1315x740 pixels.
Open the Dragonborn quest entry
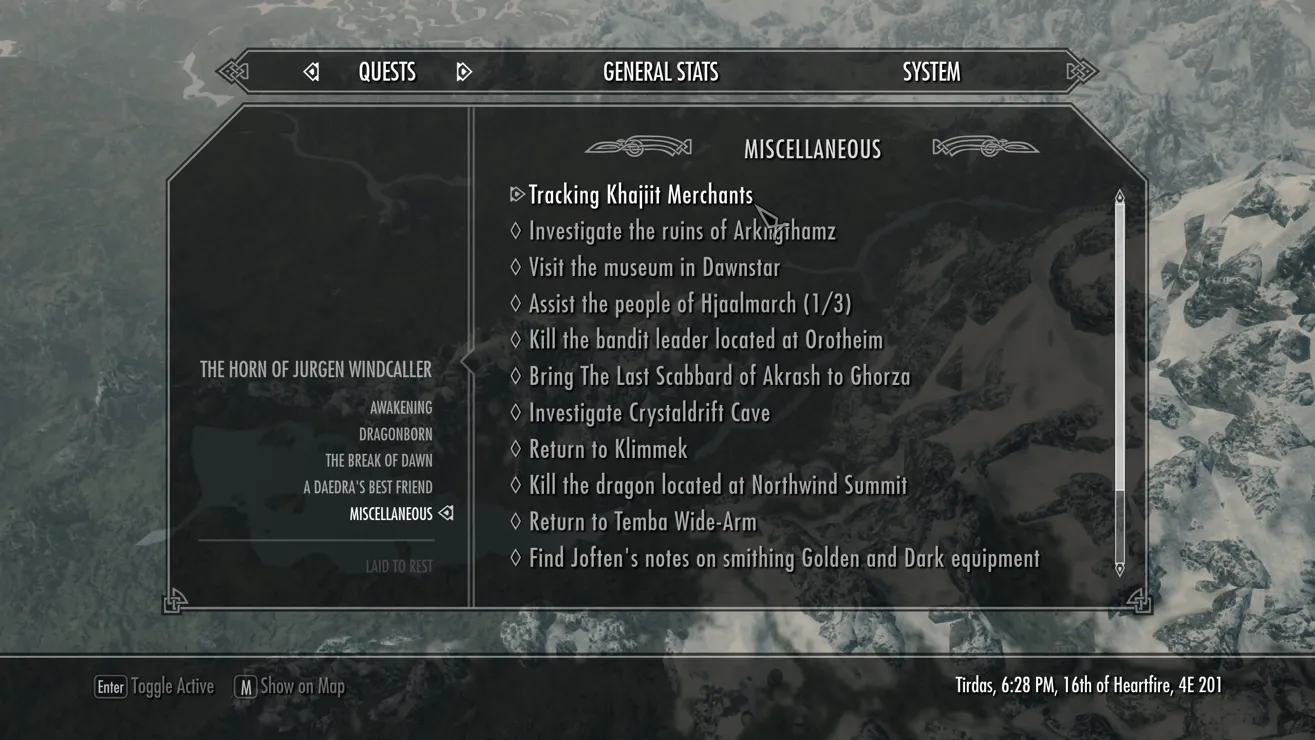(395, 435)
